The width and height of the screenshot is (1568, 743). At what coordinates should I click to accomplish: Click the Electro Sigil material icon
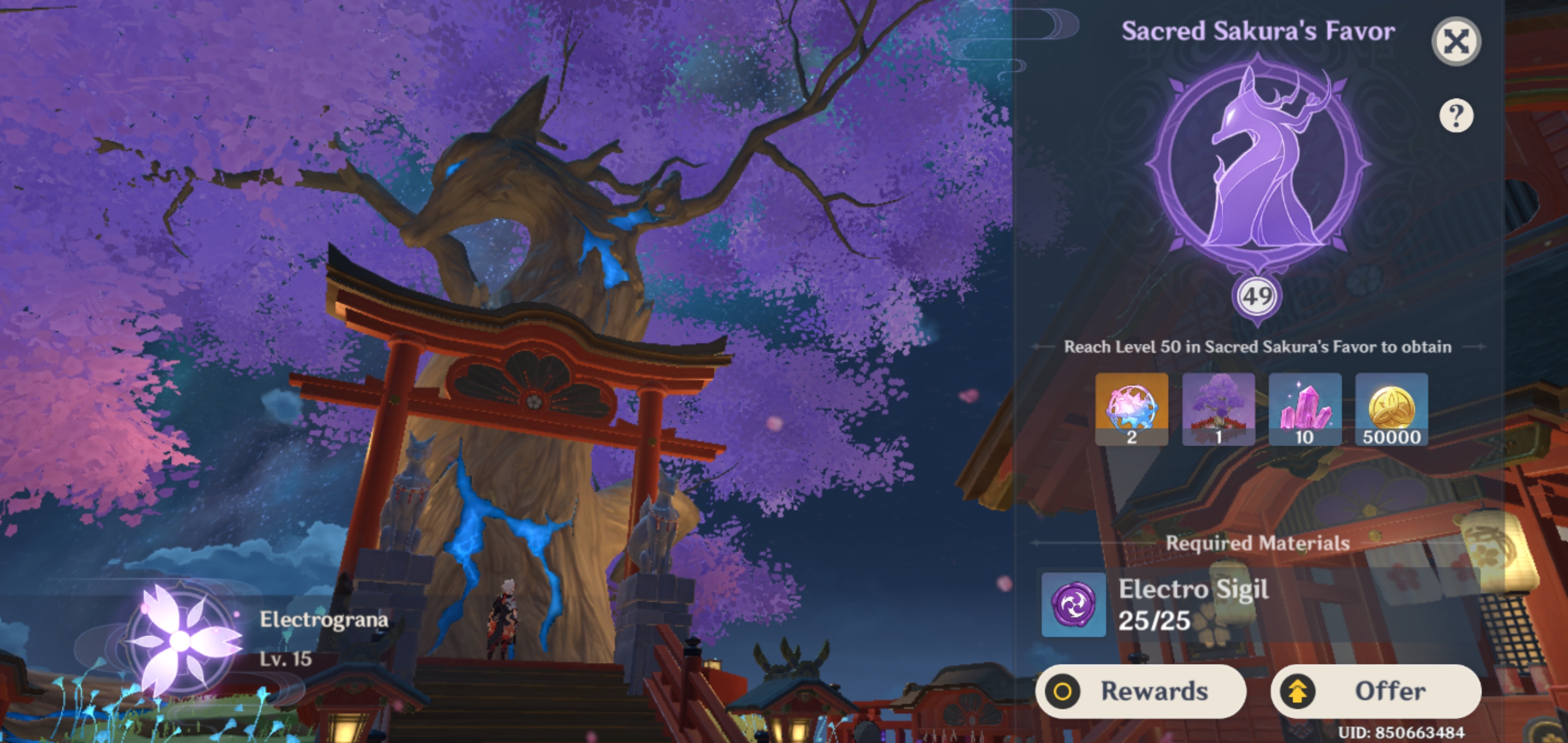point(1073,605)
